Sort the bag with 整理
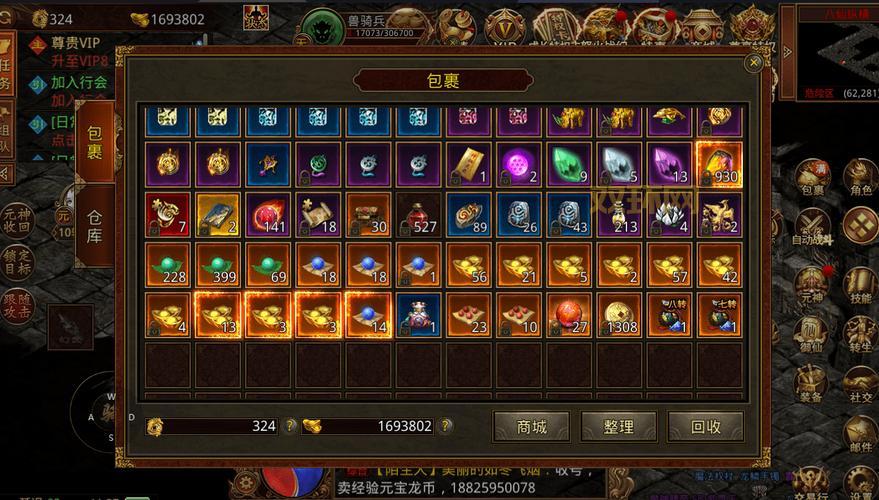The width and height of the screenshot is (879, 500). (618, 427)
